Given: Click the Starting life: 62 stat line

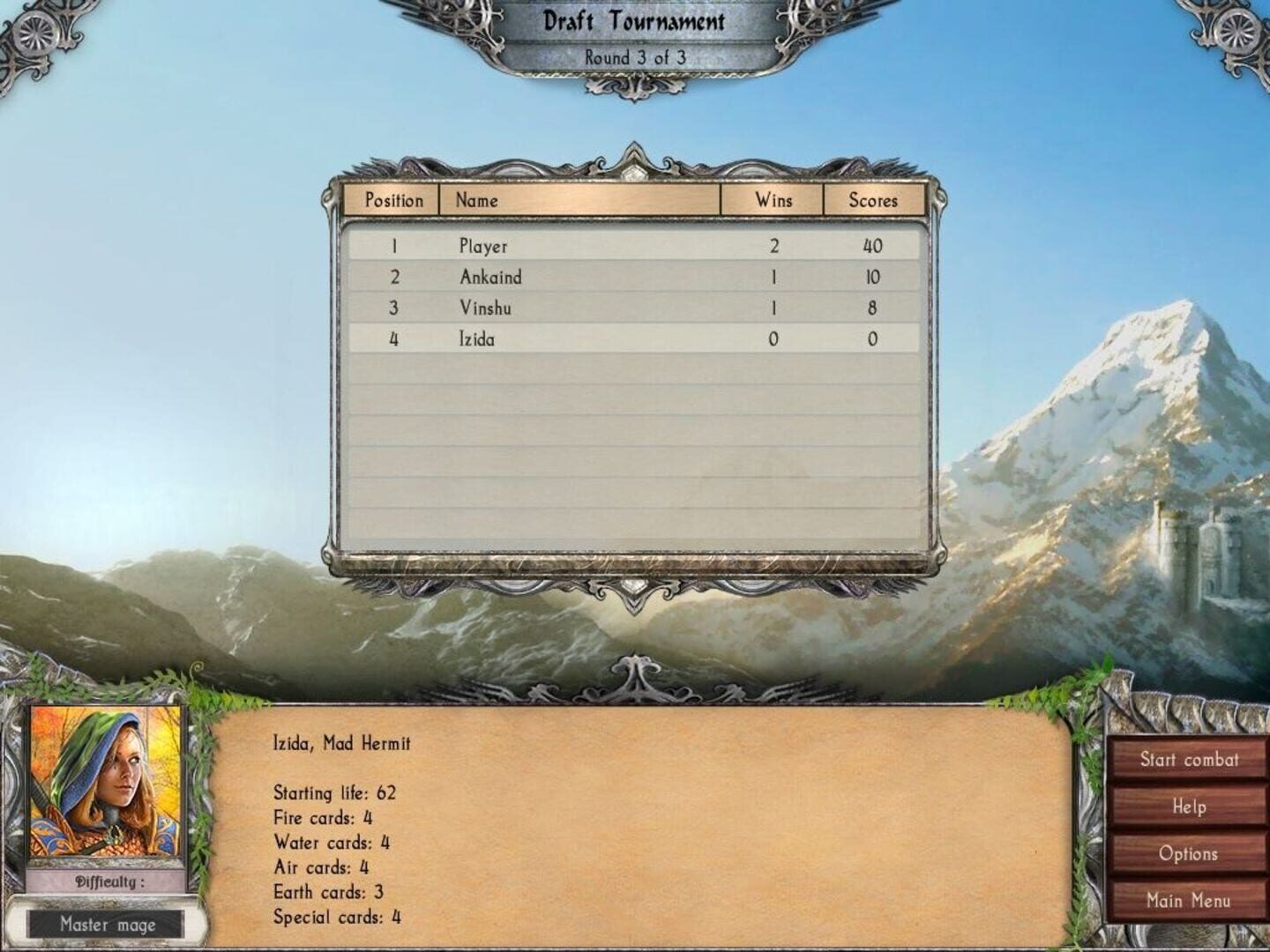Looking at the screenshot, I should (x=336, y=792).
